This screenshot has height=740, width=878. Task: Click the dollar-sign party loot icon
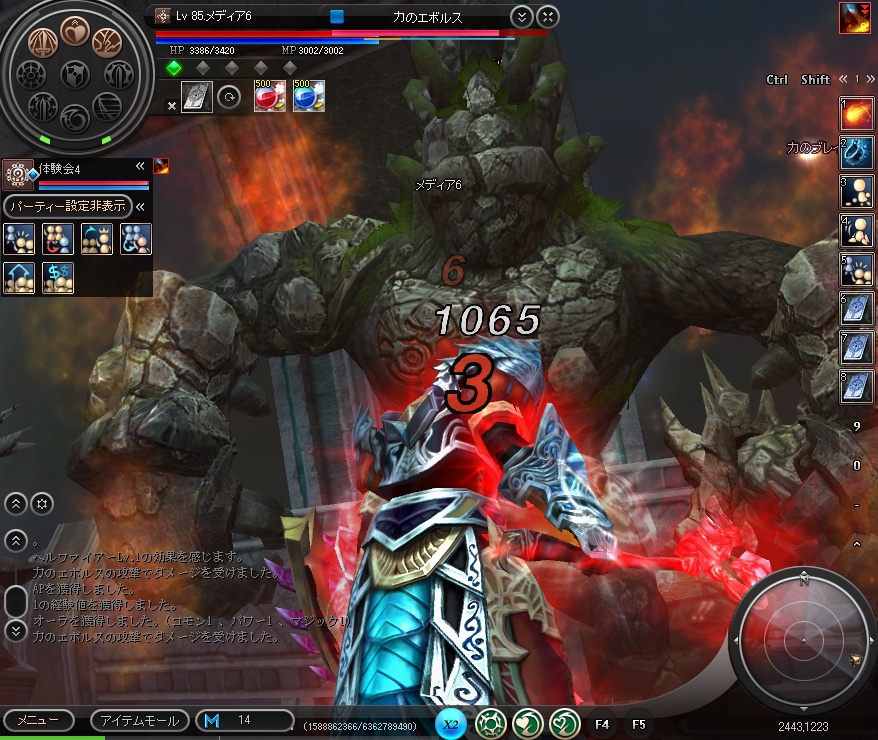pyautogui.click(x=57, y=279)
